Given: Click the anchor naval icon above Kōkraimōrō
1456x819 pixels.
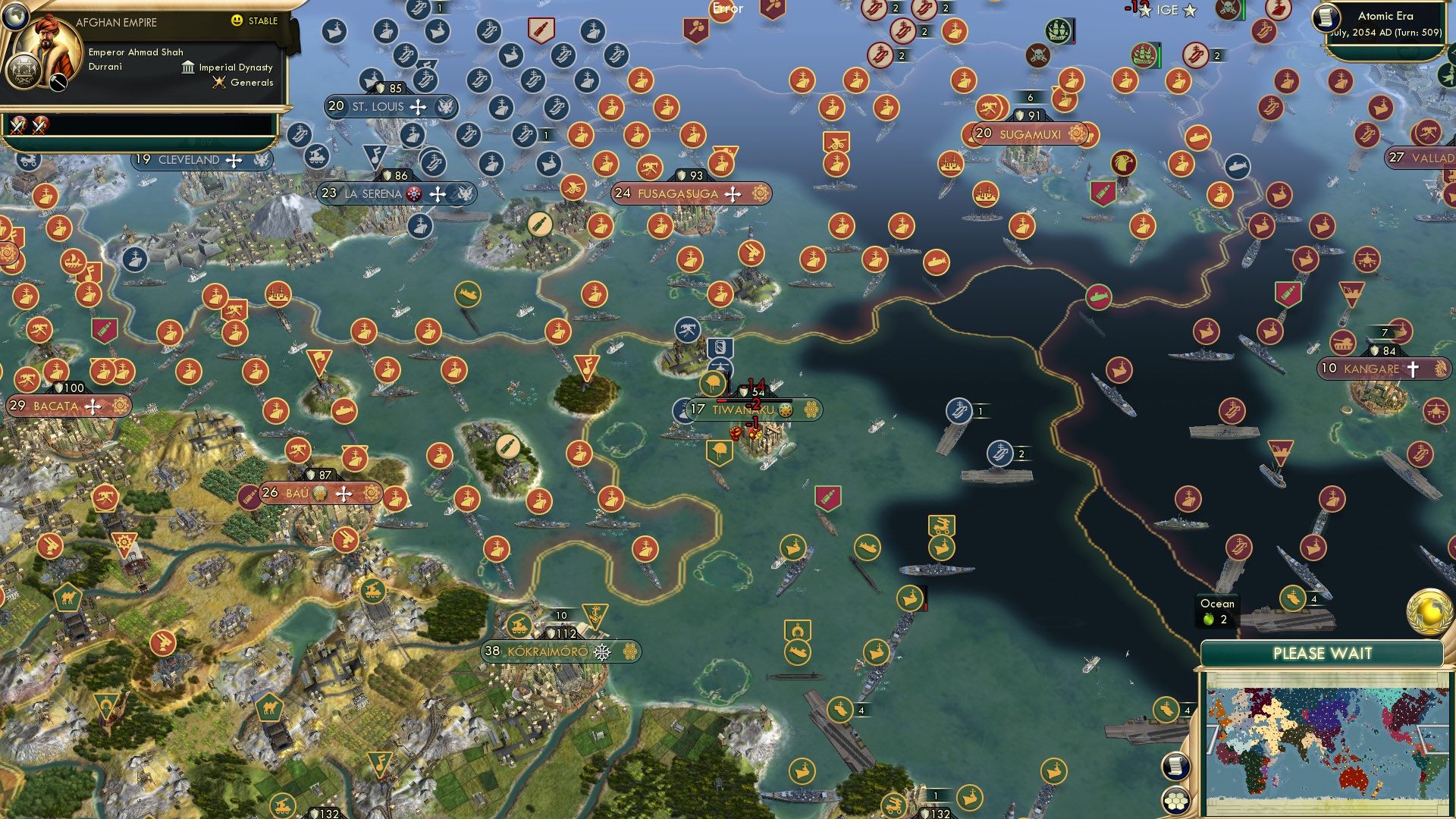Looking at the screenshot, I should (x=596, y=613).
